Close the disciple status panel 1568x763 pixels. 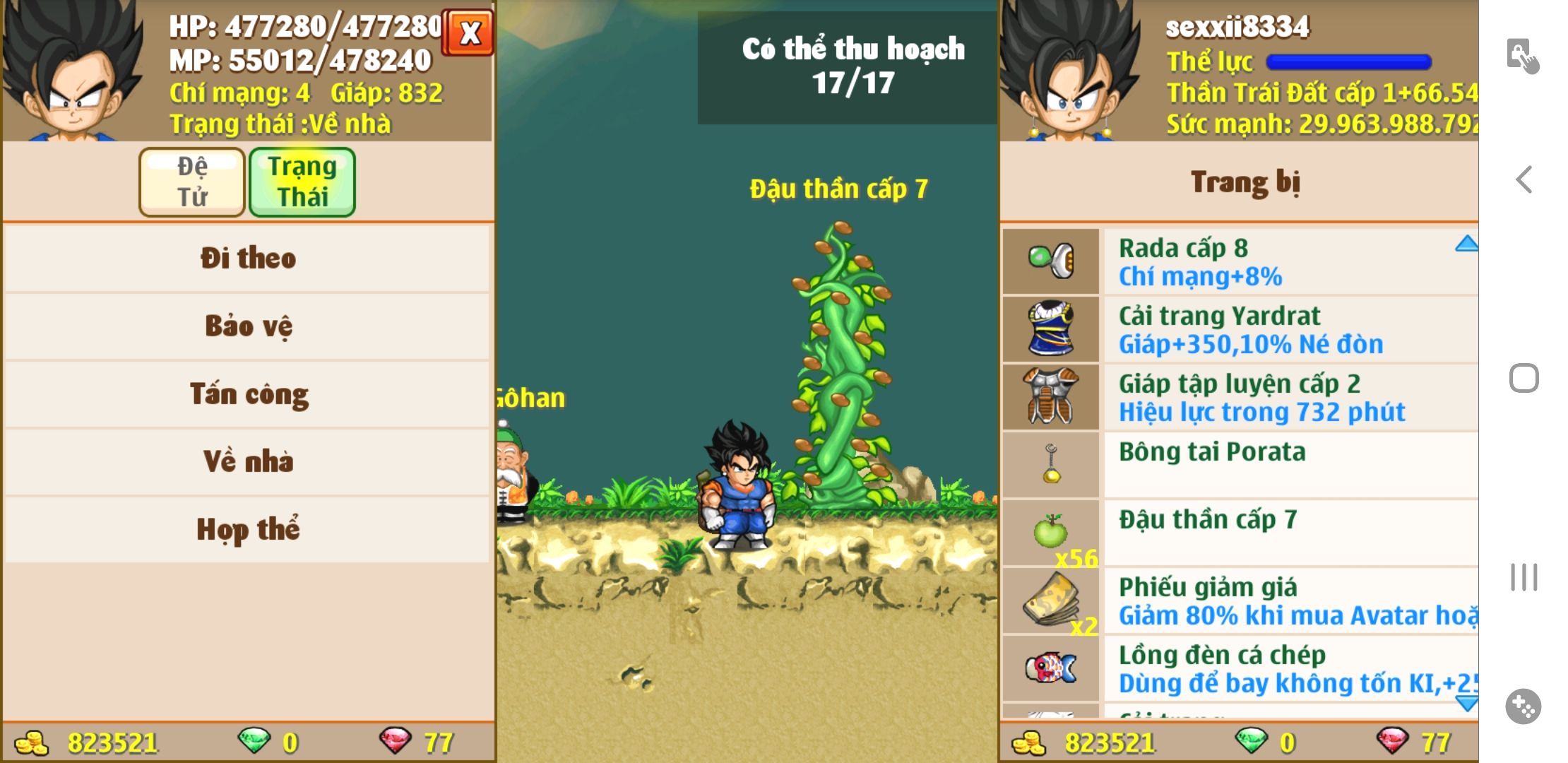pos(469,32)
